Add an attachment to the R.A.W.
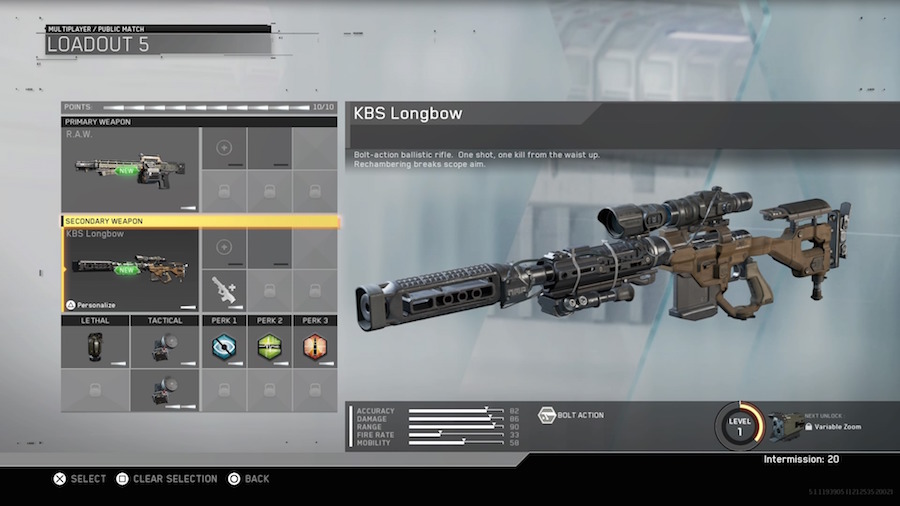The width and height of the screenshot is (900, 506). pyautogui.click(x=223, y=148)
